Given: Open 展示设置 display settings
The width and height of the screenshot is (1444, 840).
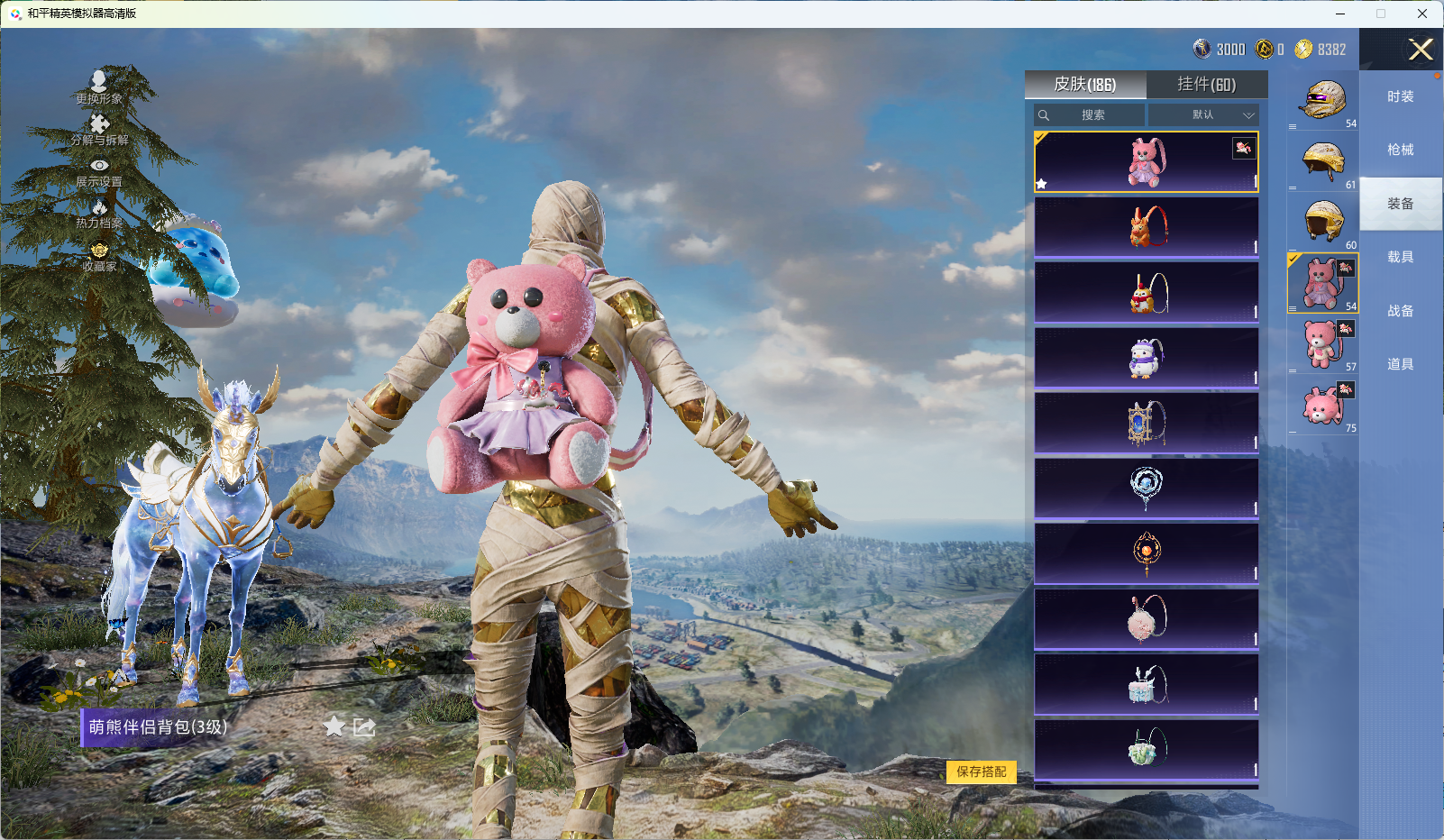Looking at the screenshot, I should coord(99,172).
